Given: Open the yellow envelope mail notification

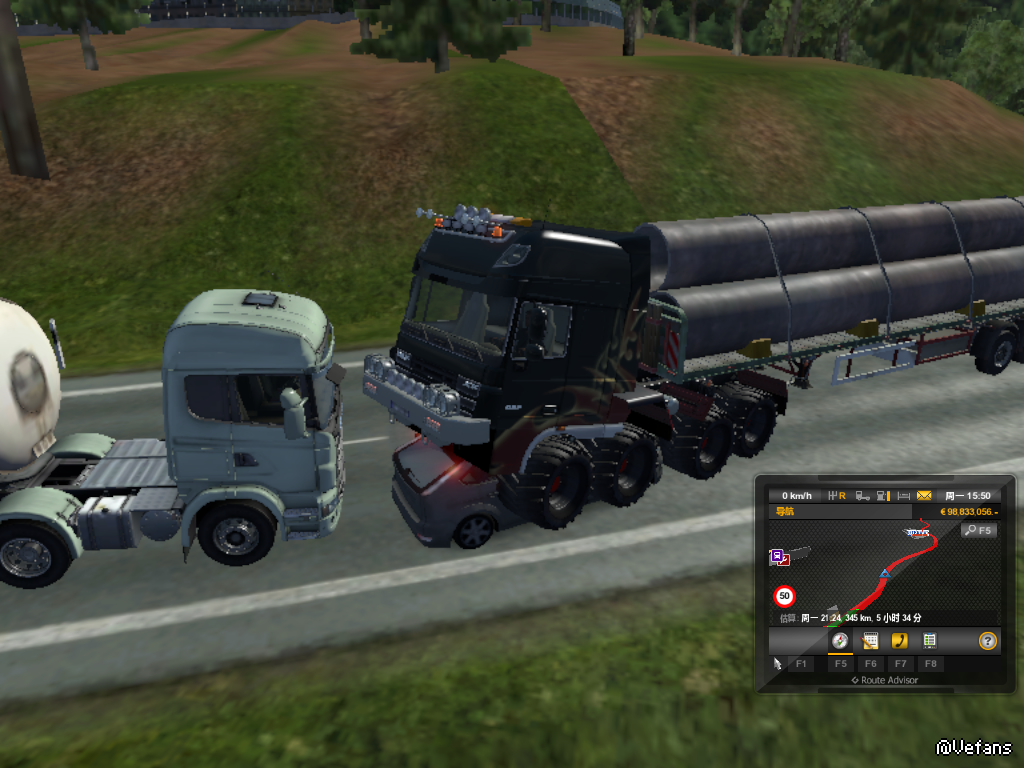Looking at the screenshot, I should 923,495.
